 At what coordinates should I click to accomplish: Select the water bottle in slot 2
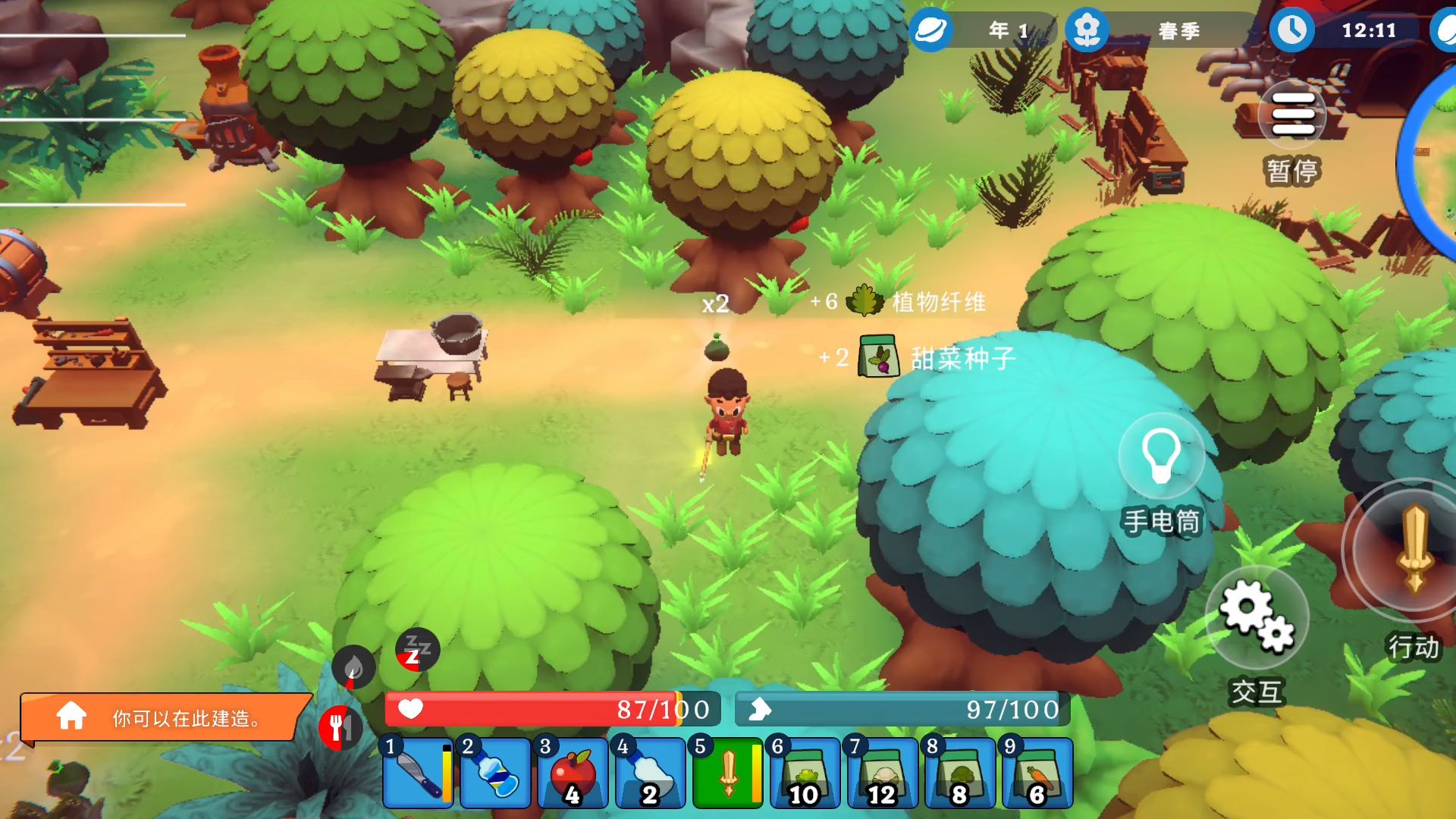[495, 773]
